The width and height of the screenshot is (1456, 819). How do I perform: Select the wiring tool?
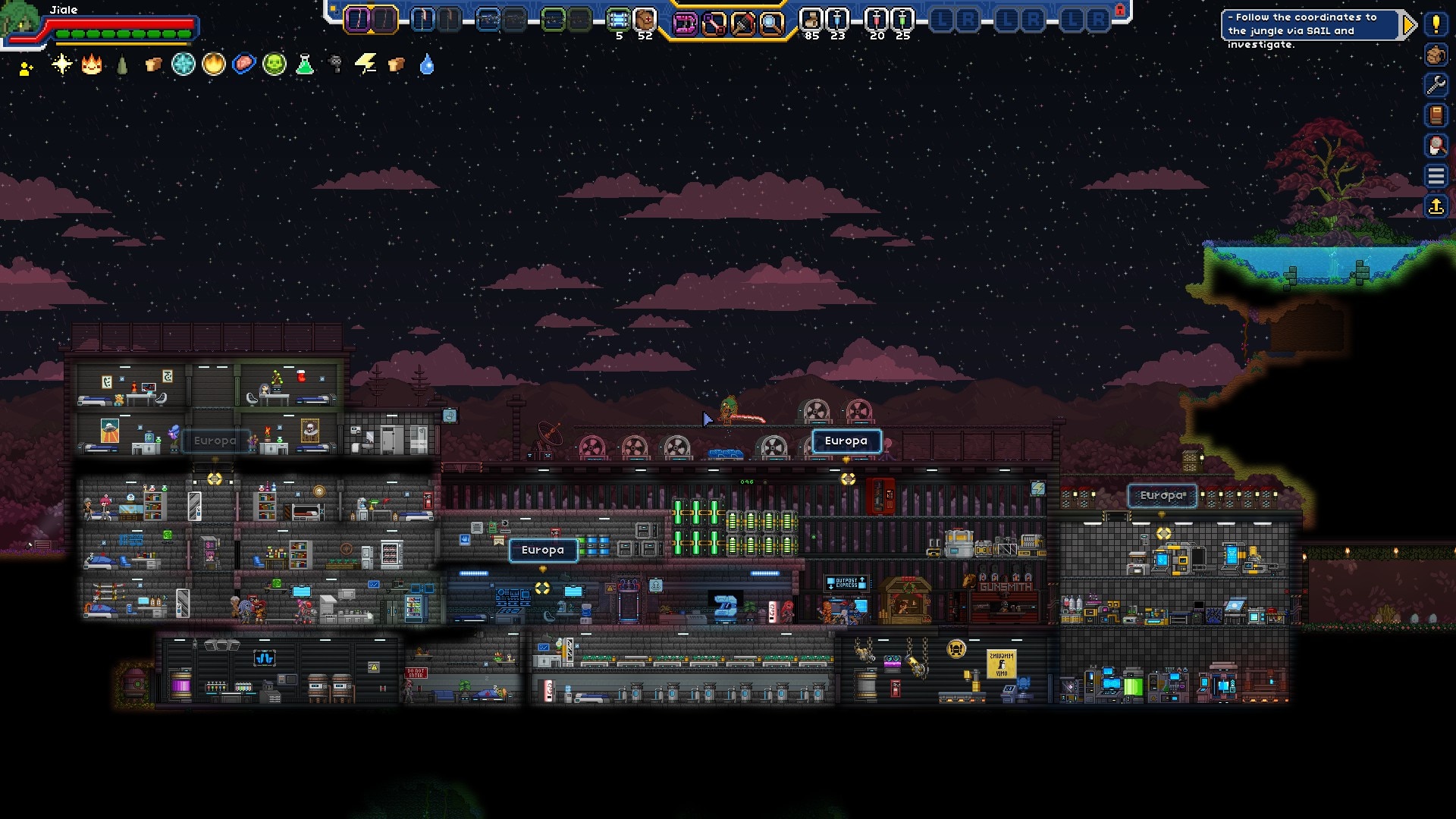point(714,24)
